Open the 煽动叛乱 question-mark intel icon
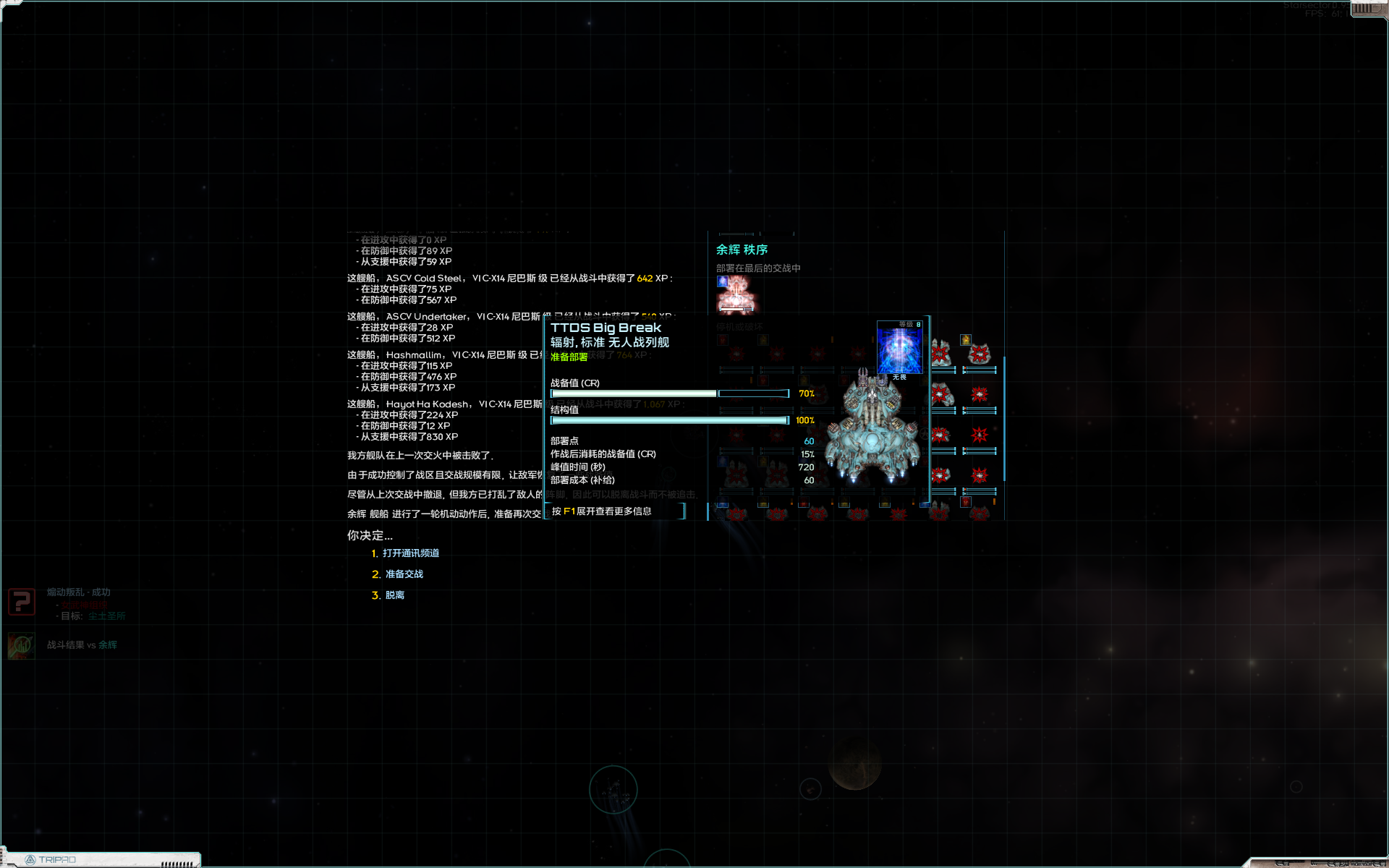 pos(21,602)
